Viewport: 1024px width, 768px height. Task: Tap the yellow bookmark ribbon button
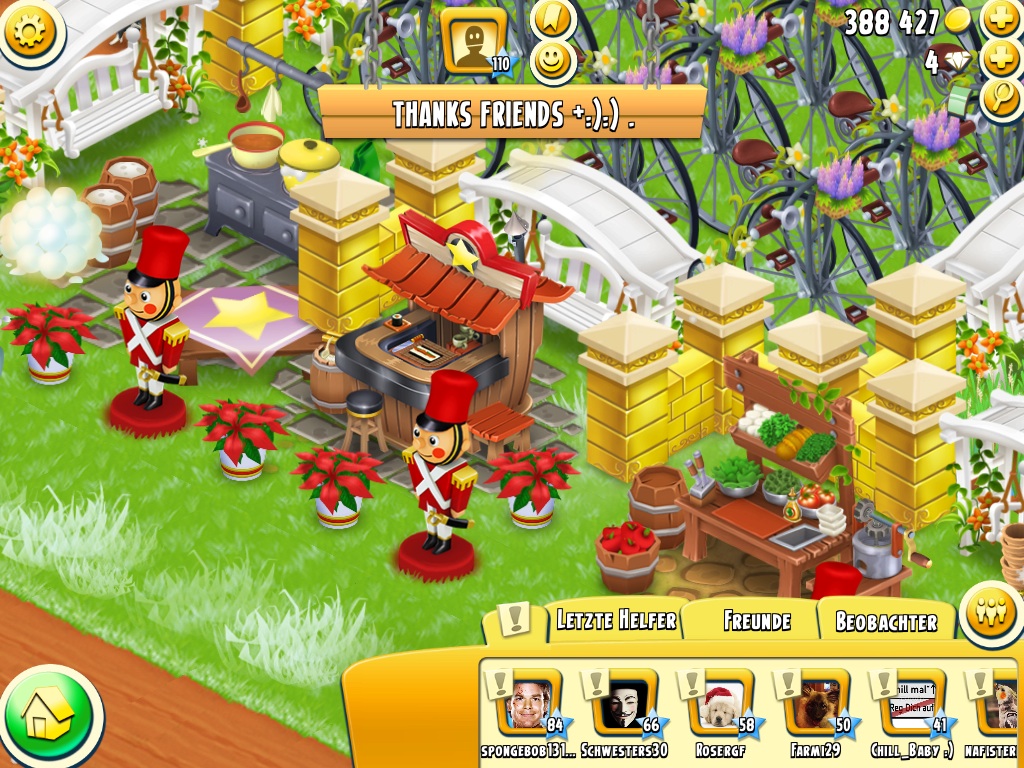[x=551, y=18]
